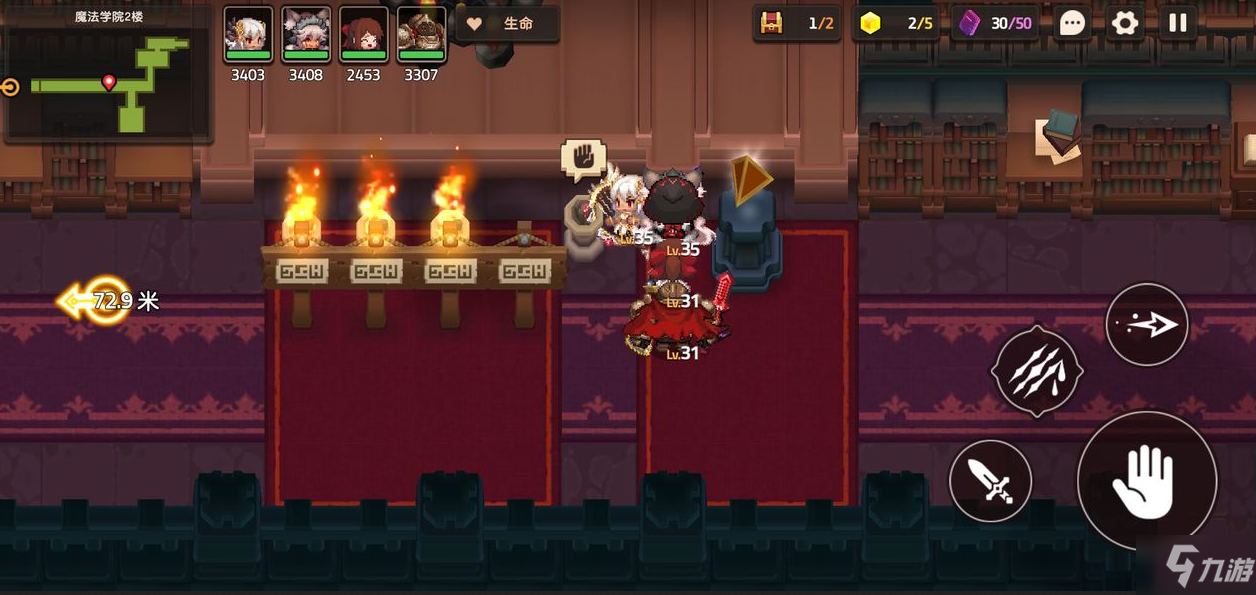Check the purple gem counter icon
The image size is (1256, 595).
tap(969, 24)
